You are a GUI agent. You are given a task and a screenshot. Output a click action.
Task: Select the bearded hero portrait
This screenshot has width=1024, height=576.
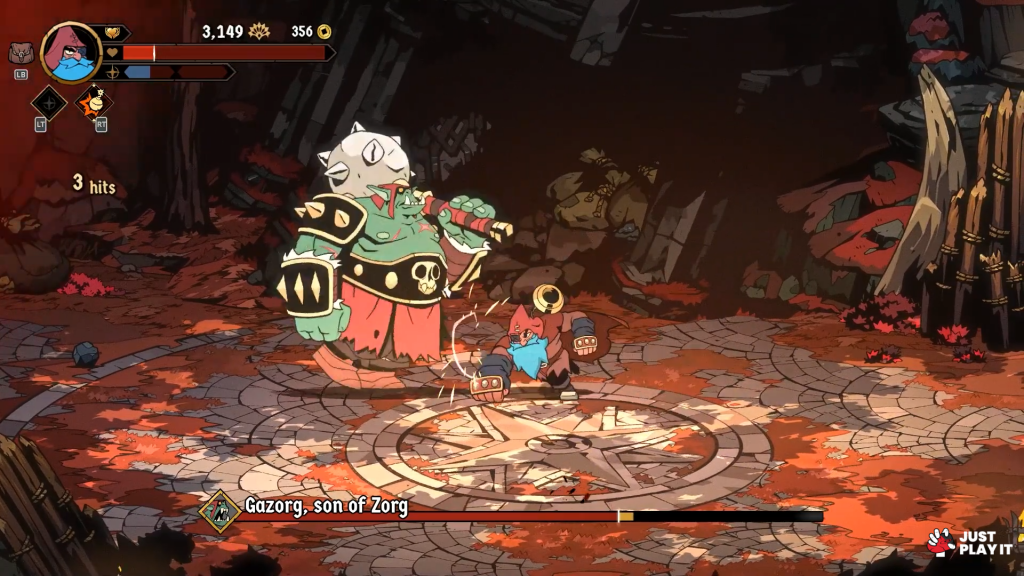71,52
